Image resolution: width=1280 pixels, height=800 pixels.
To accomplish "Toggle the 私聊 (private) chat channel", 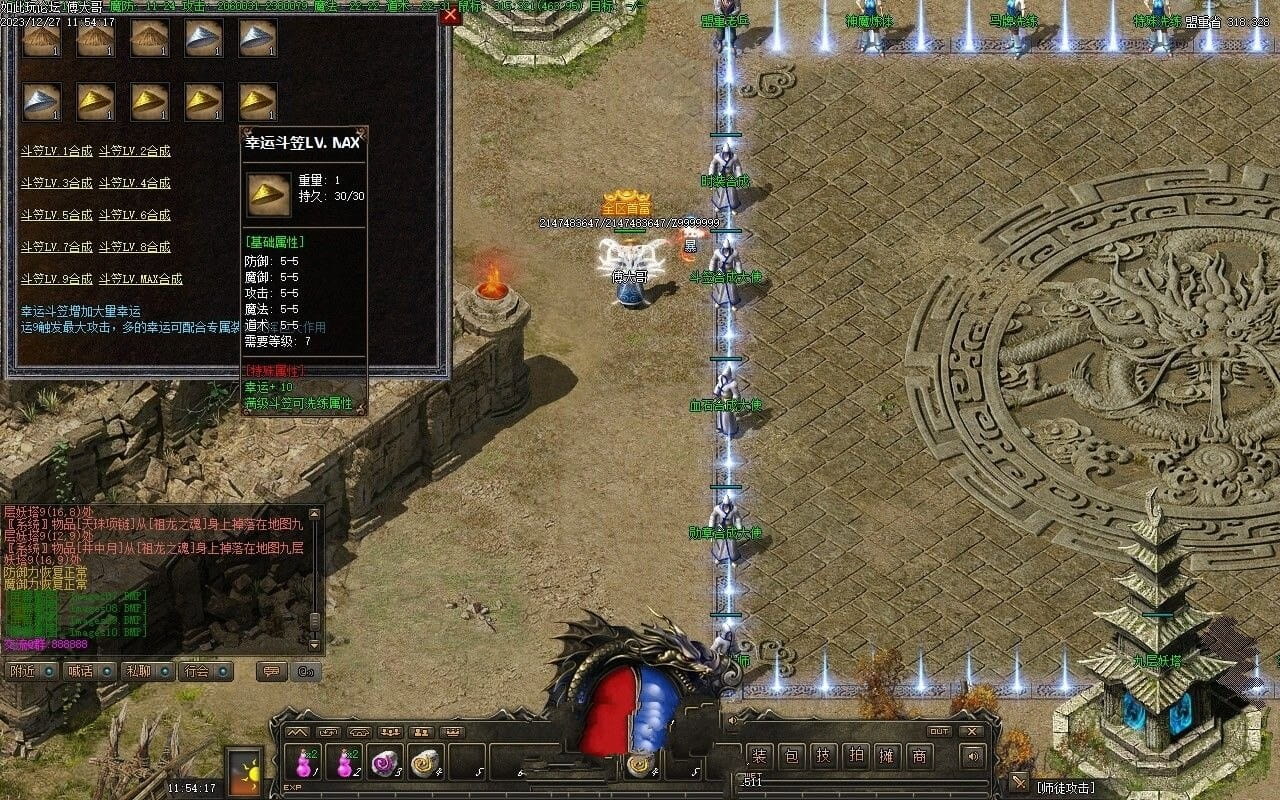I will point(147,671).
